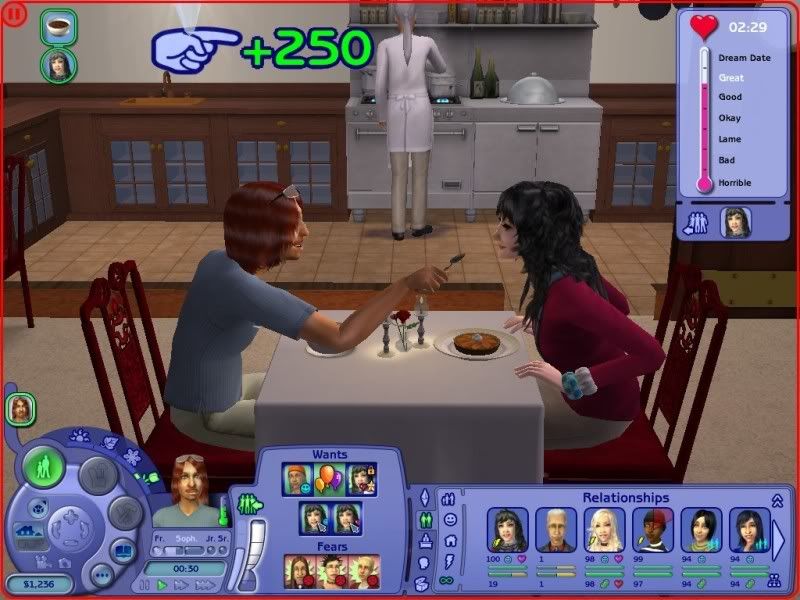Viewport: 800px width, 600px height.
Task: Open the options ellipsis button
Action: [x=102, y=576]
